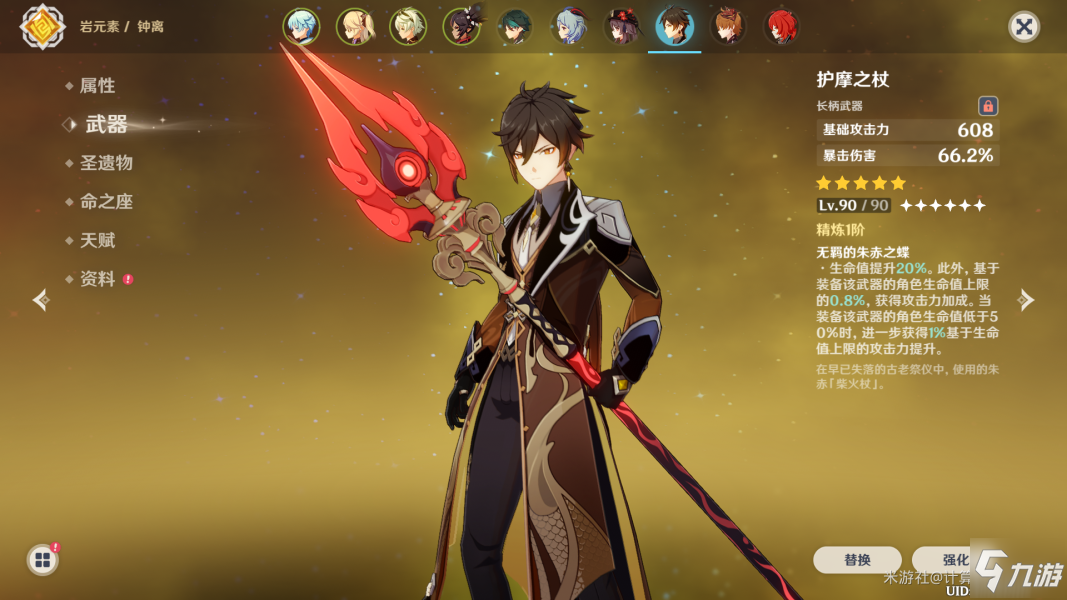This screenshot has width=1067, height=600.
Task: Select Zhongli's highlighted portrait
Action: pyautogui.click(x=675, y=27)
